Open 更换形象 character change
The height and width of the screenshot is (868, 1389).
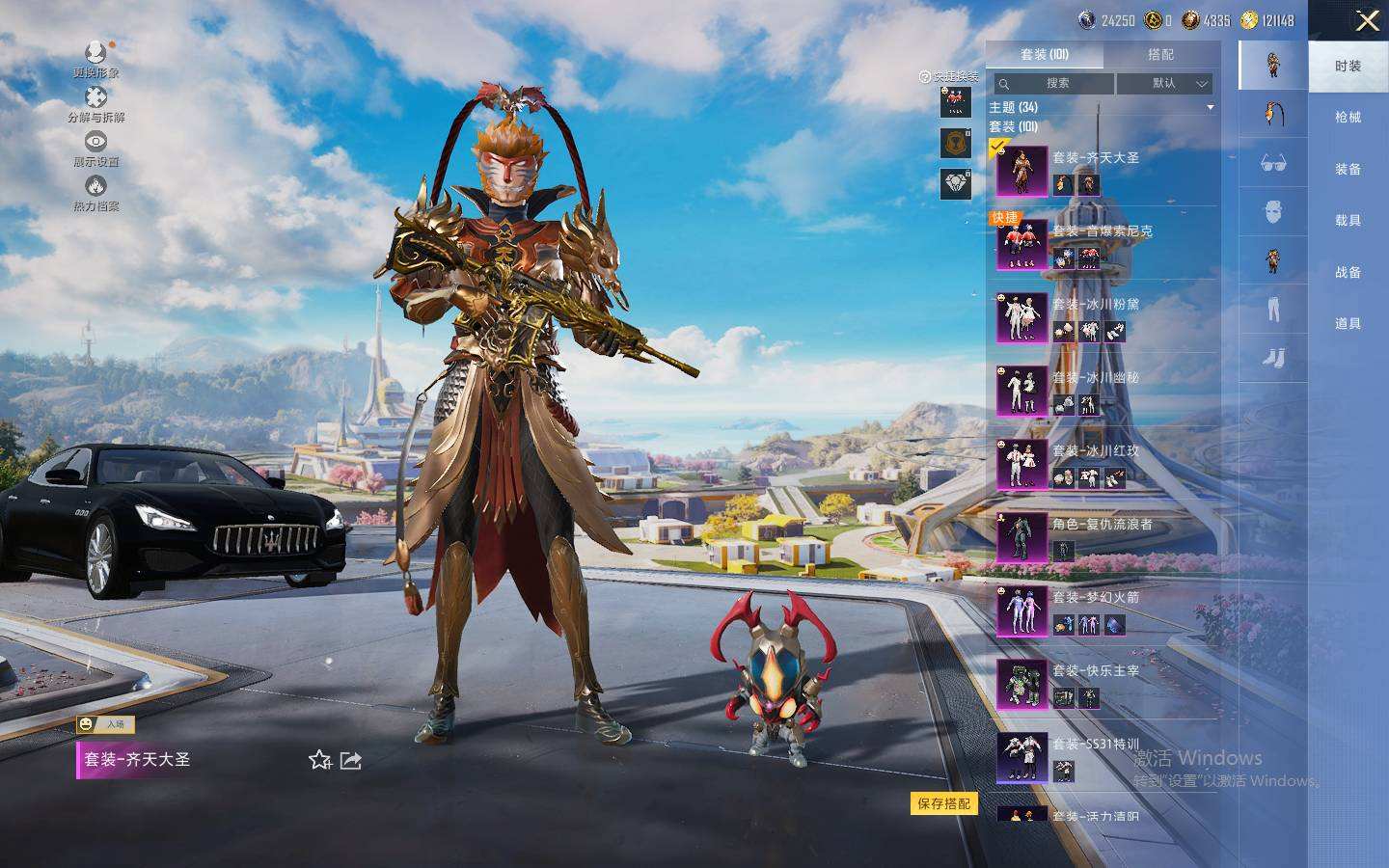point(95,59)
